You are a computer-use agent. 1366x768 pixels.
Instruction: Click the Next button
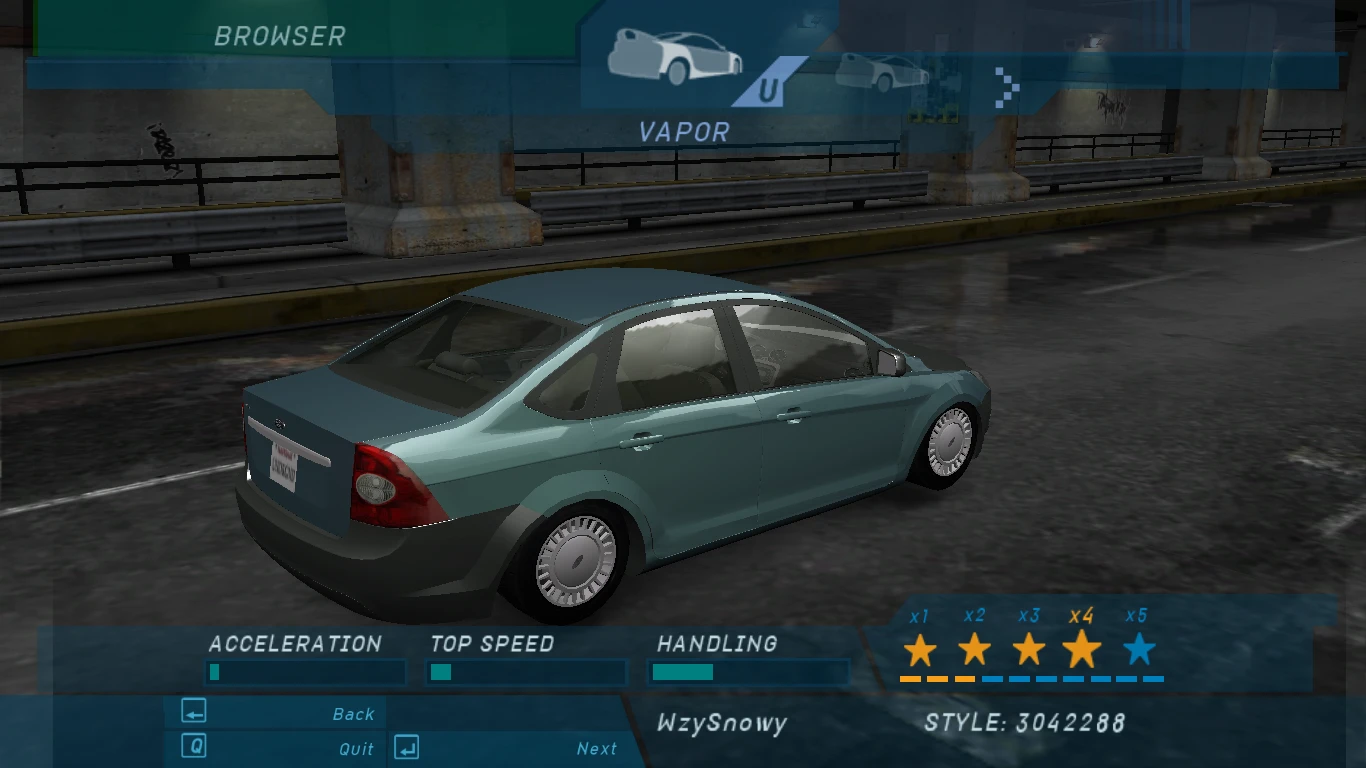coord(595,748)
